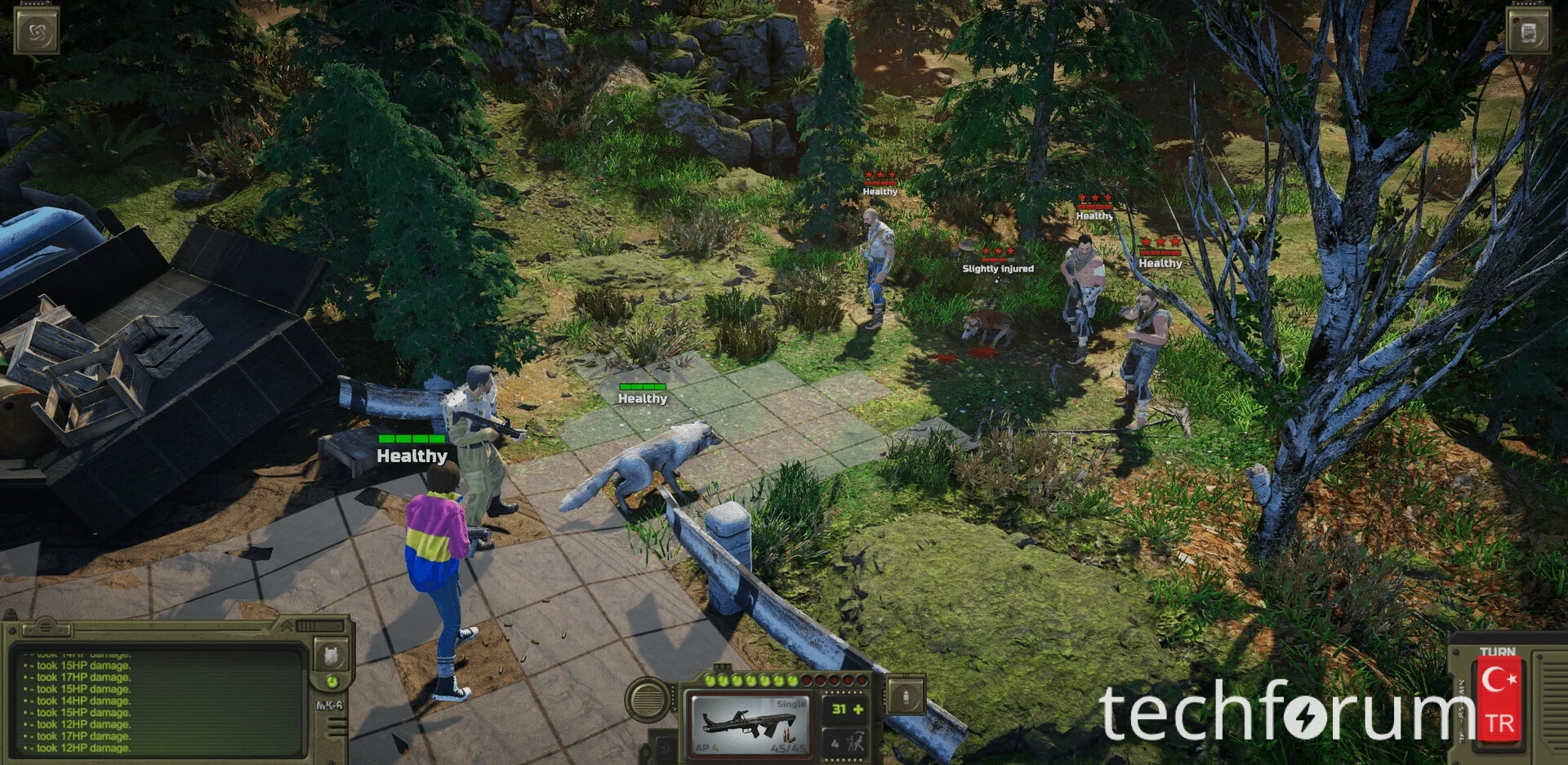Select the running figure action icon
Viewport: 1568px width, 765px height.
(856, 743)
